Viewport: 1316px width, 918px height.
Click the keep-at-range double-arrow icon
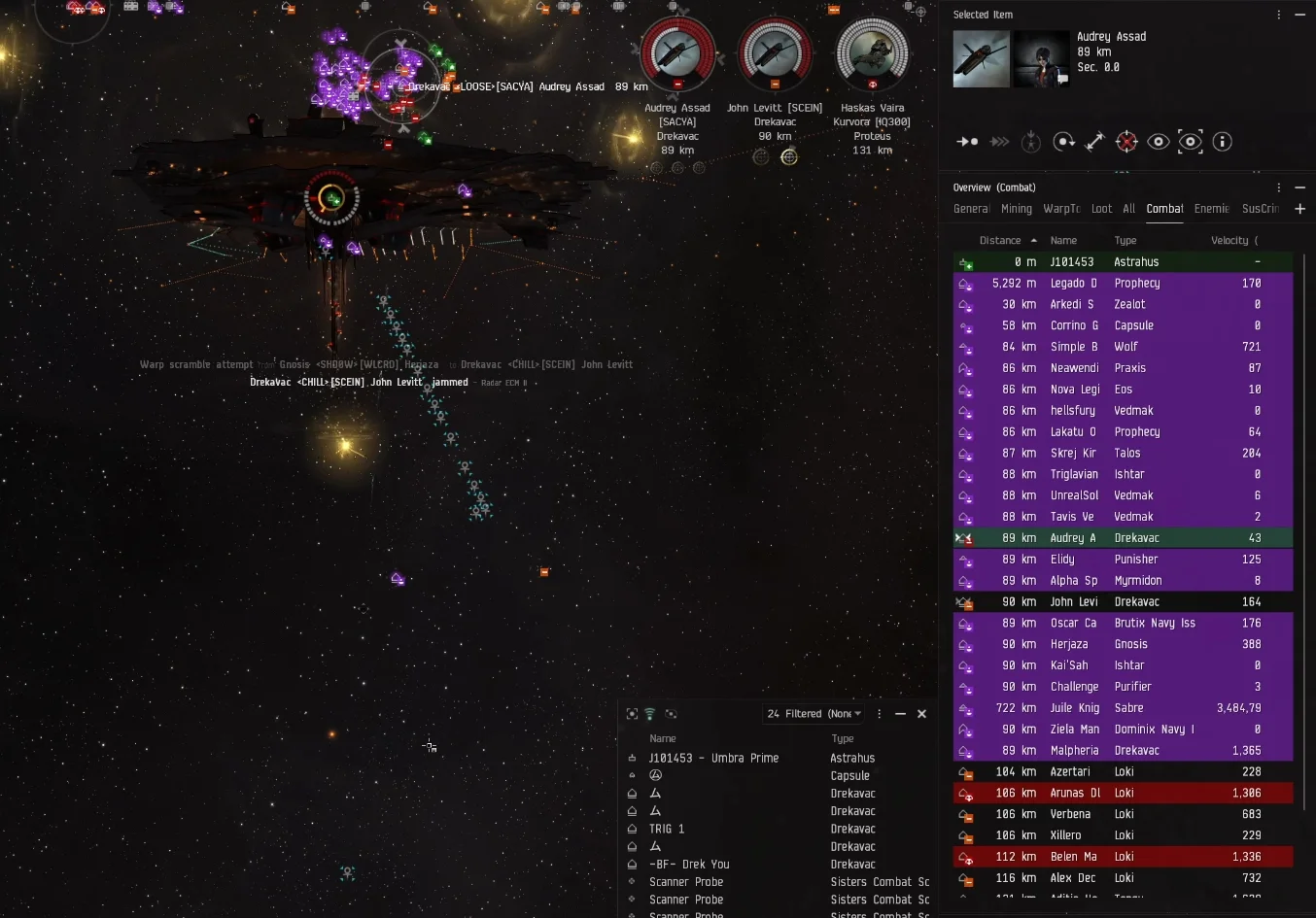1094,142
